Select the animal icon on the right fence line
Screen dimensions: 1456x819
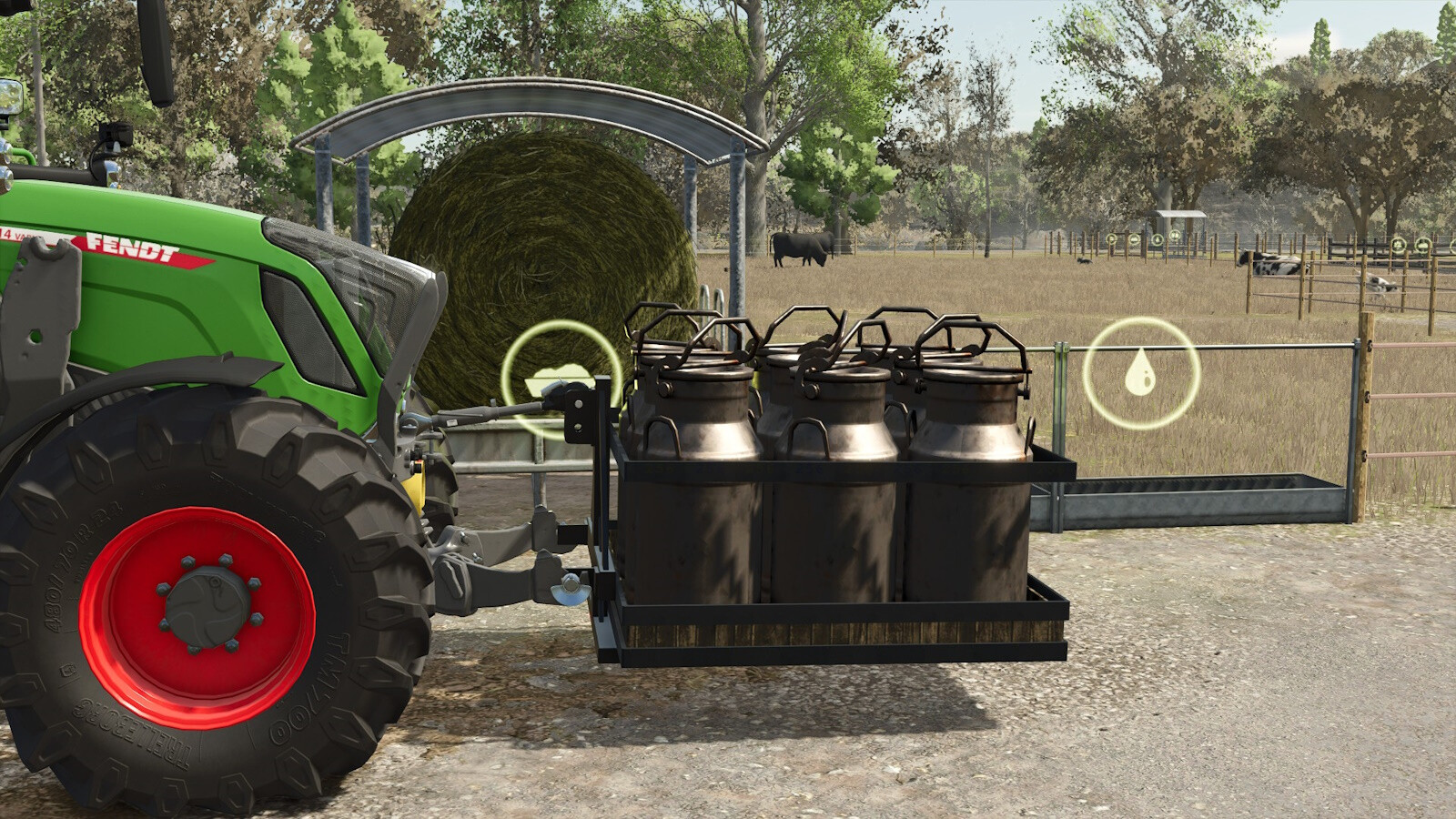pyautogui.click(x=1399, y=245)
